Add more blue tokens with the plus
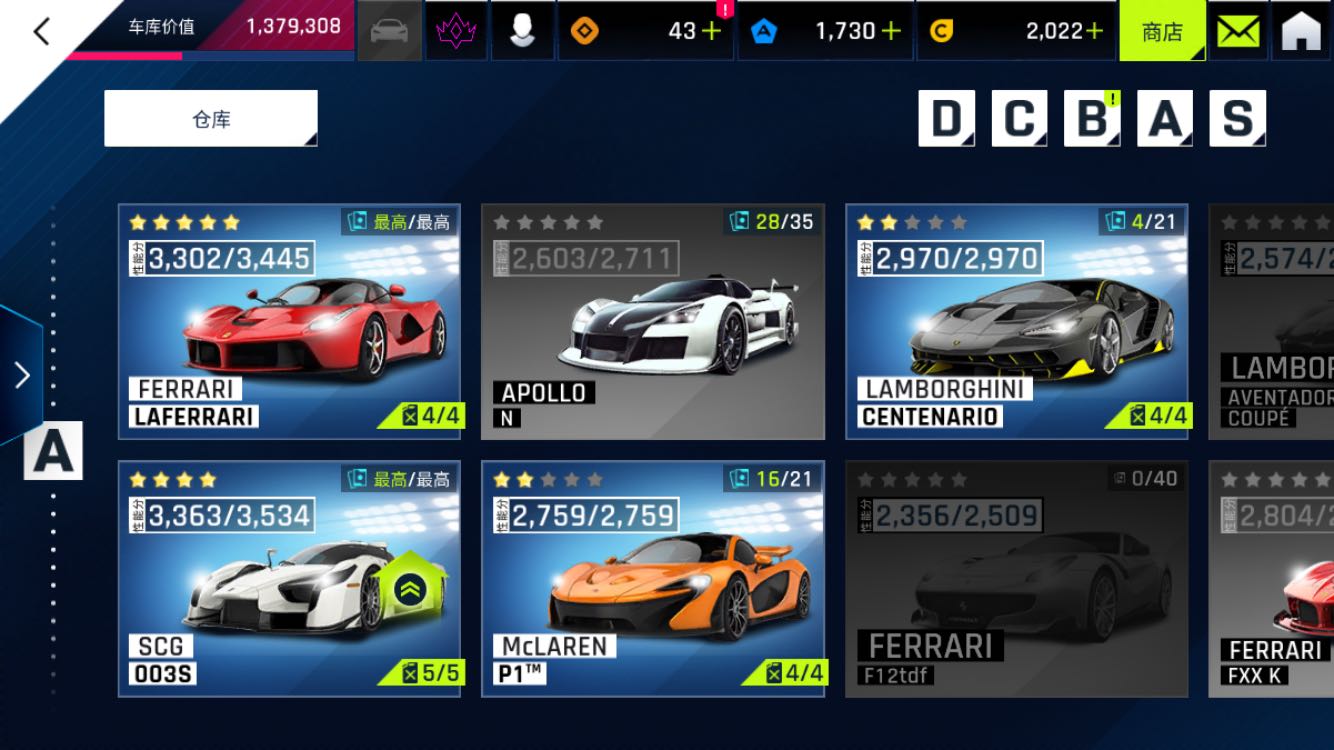Viewport: 1334px width, 750px height. tap(890, 31)
